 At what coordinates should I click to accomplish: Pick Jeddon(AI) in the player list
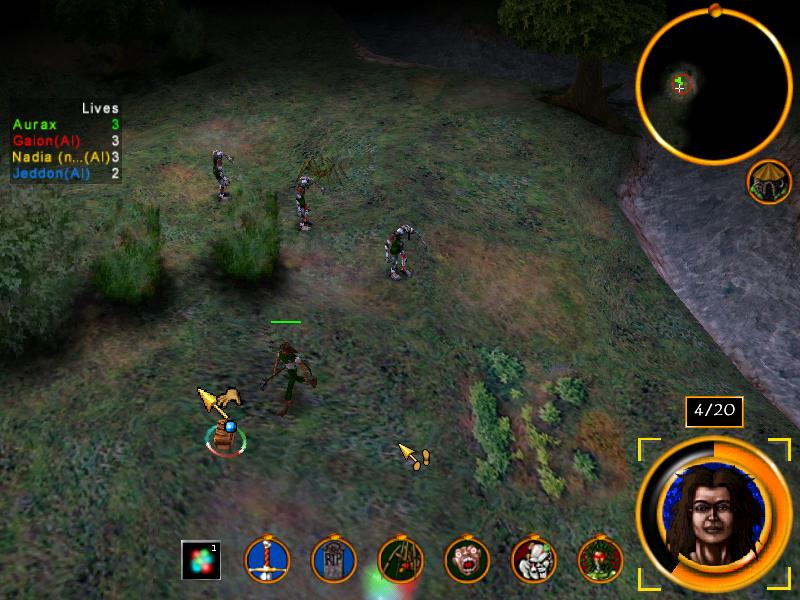click(x=52, y=173)
